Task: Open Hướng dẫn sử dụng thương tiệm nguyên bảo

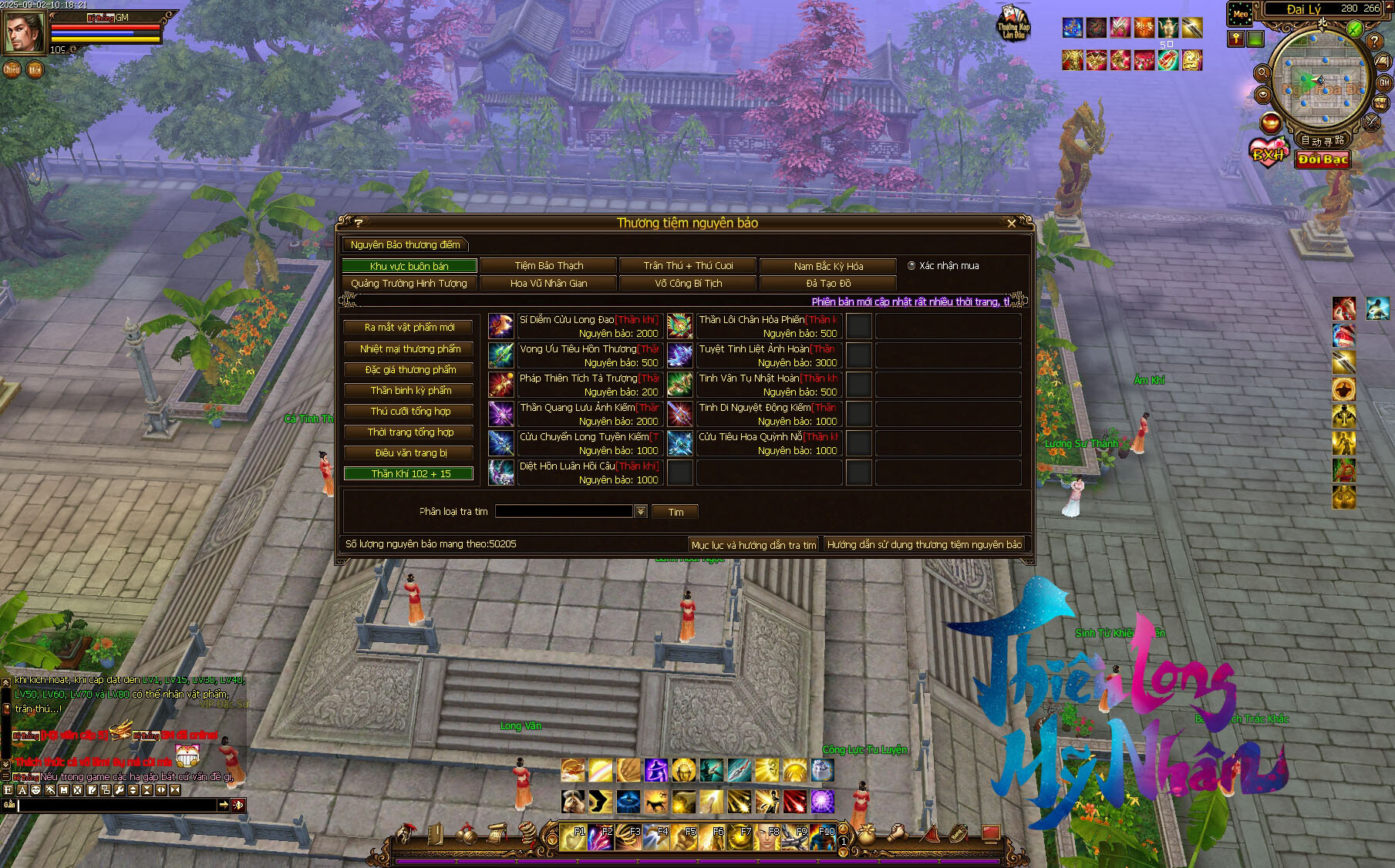Action: (x=924, y=545)
